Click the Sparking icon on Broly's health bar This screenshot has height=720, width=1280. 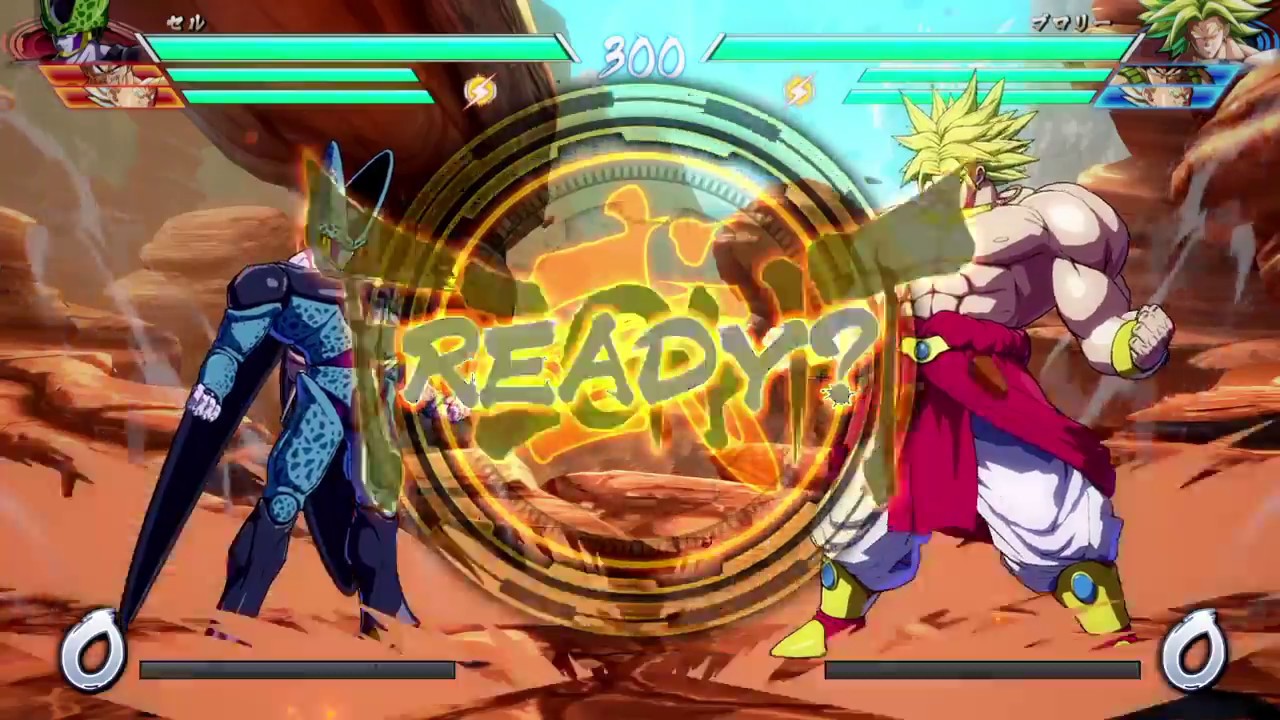[x=798, y=90]
